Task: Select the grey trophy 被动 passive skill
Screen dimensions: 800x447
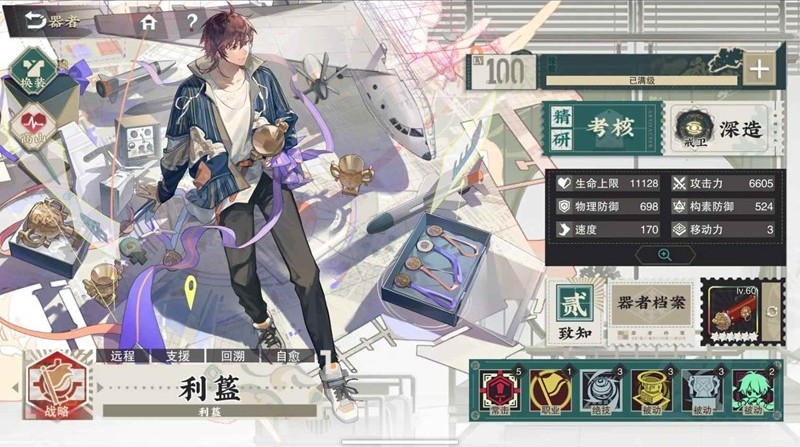Action: coord(701,391)
